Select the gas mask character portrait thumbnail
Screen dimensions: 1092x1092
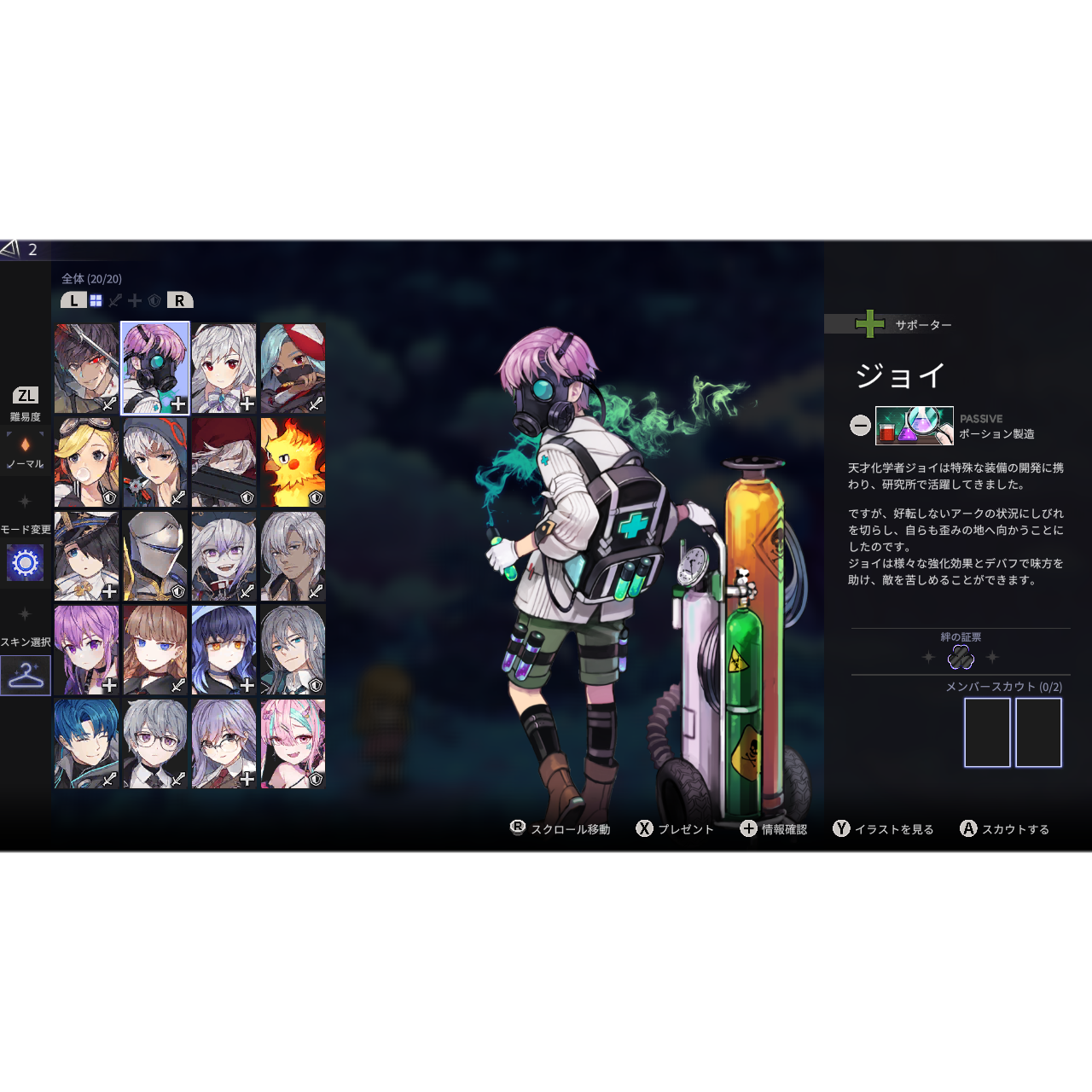click(x=154, y=369)
